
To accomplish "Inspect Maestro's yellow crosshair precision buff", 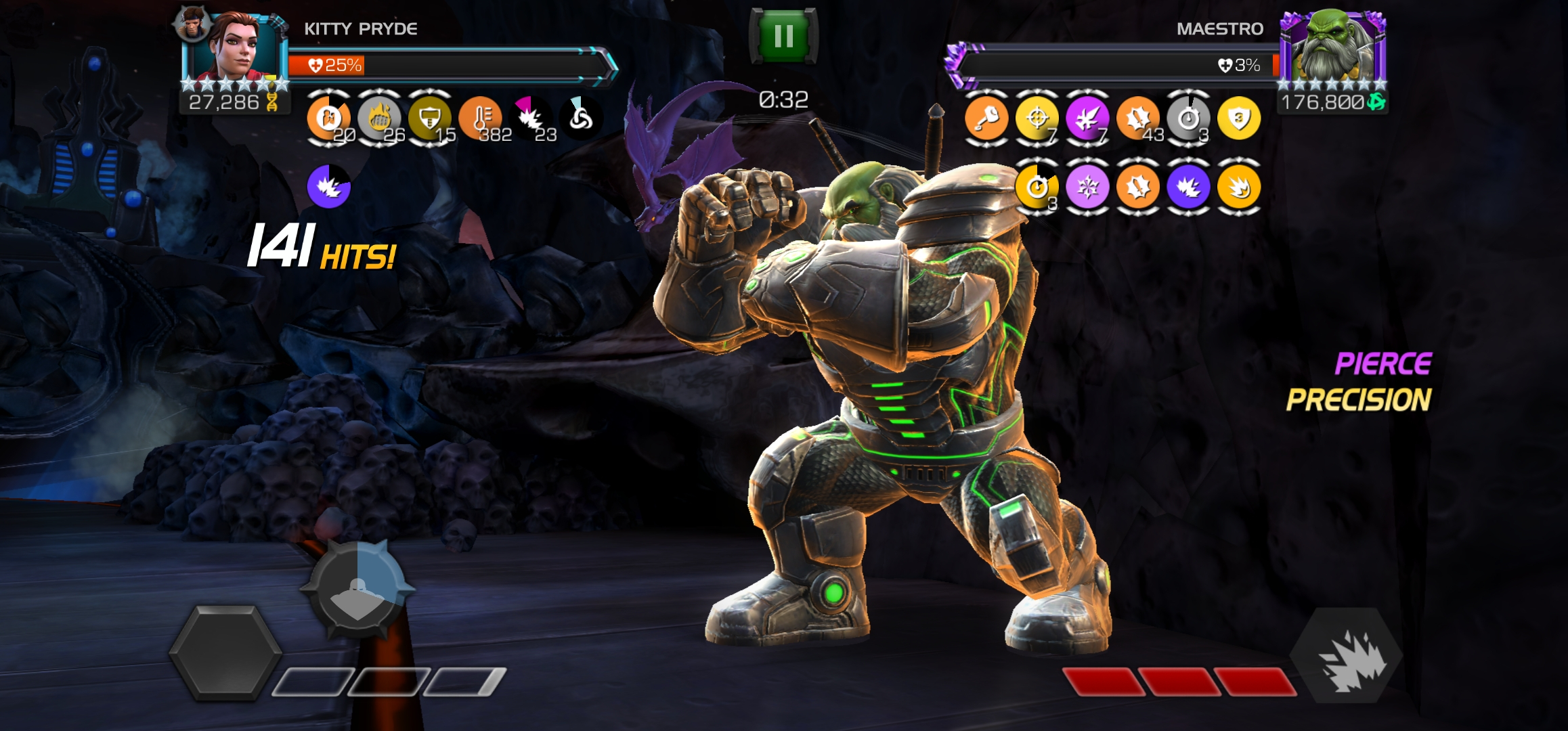I will click(1037, 118).
